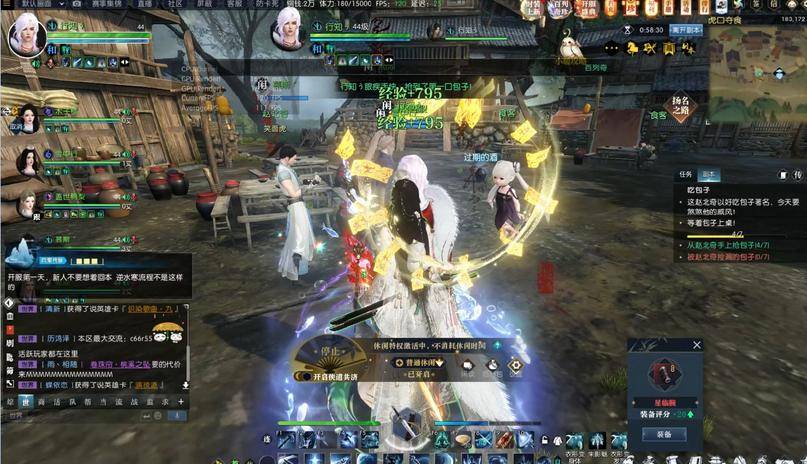Click the 停止 stop fan button
Image resolution: width=807 pixels, height=464 pixels.
(326, 353)
